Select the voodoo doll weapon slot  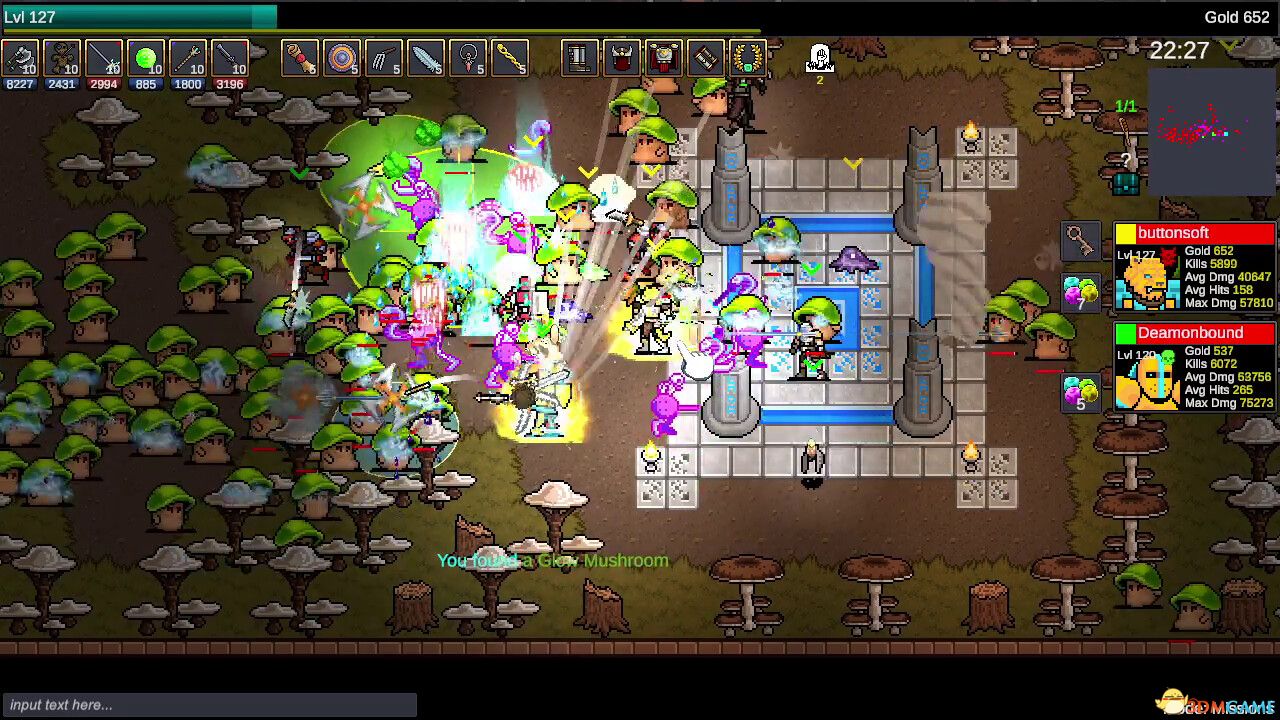(62, 58)
